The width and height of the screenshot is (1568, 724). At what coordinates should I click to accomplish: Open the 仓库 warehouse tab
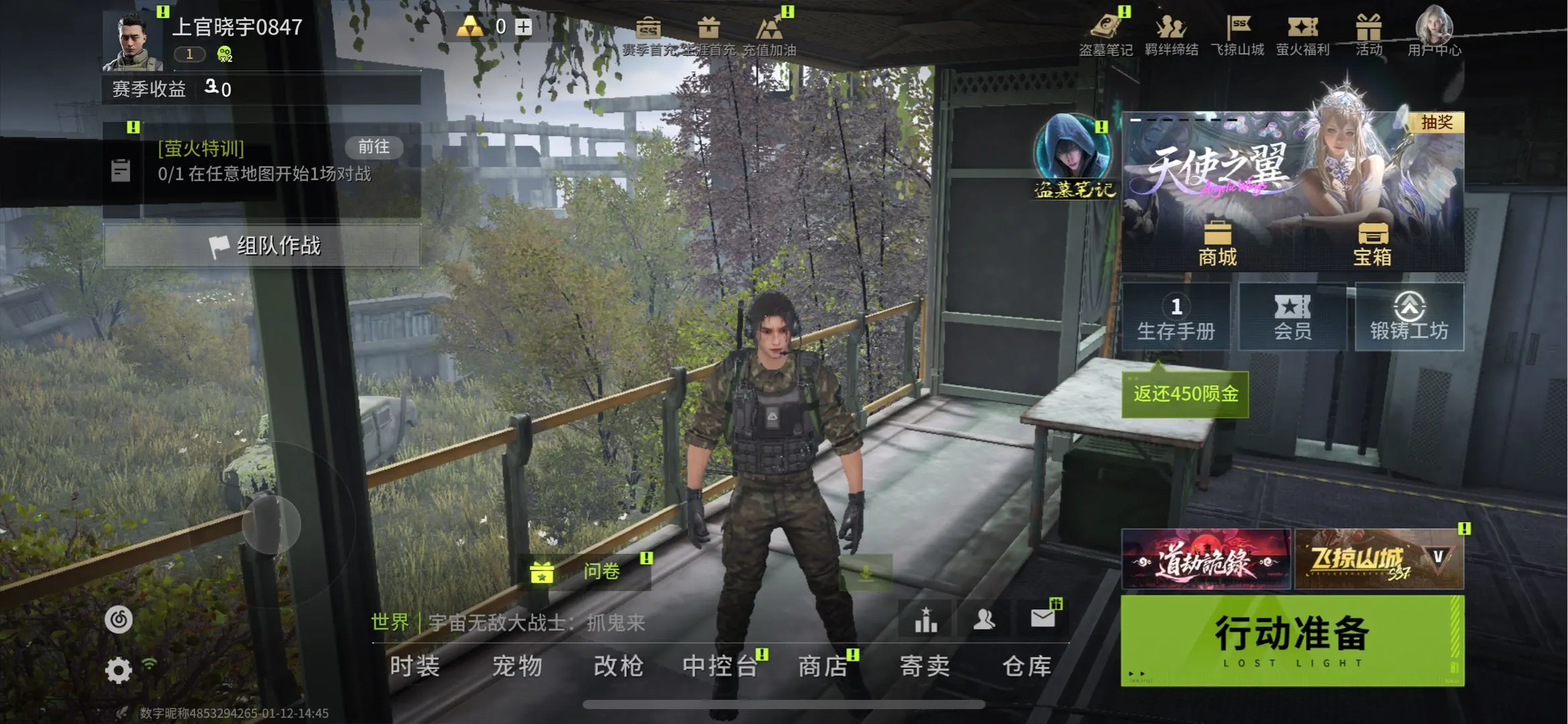[x=1026, y=666]
